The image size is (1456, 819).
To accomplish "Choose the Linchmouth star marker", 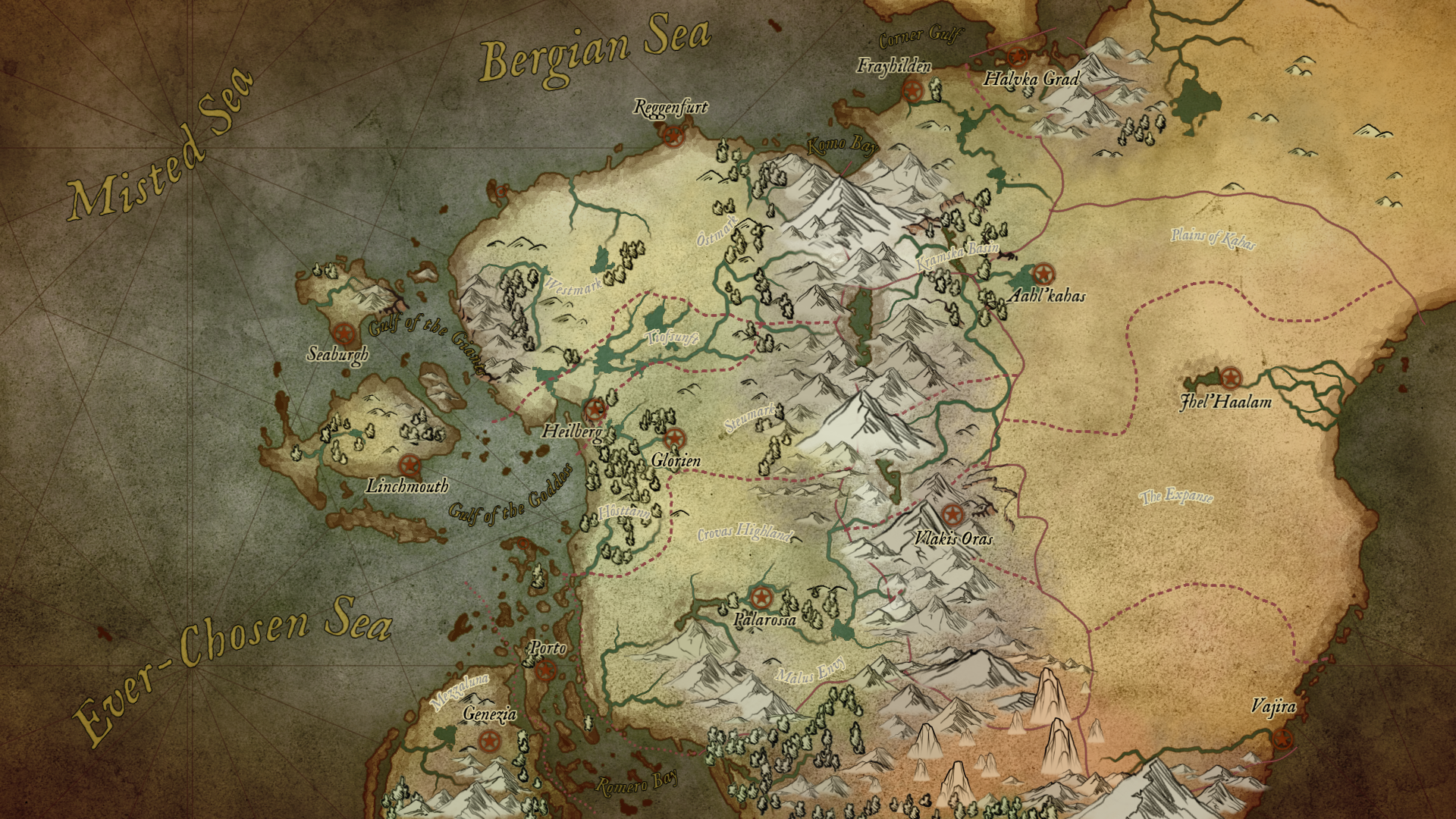I will (x=409, y=465).
